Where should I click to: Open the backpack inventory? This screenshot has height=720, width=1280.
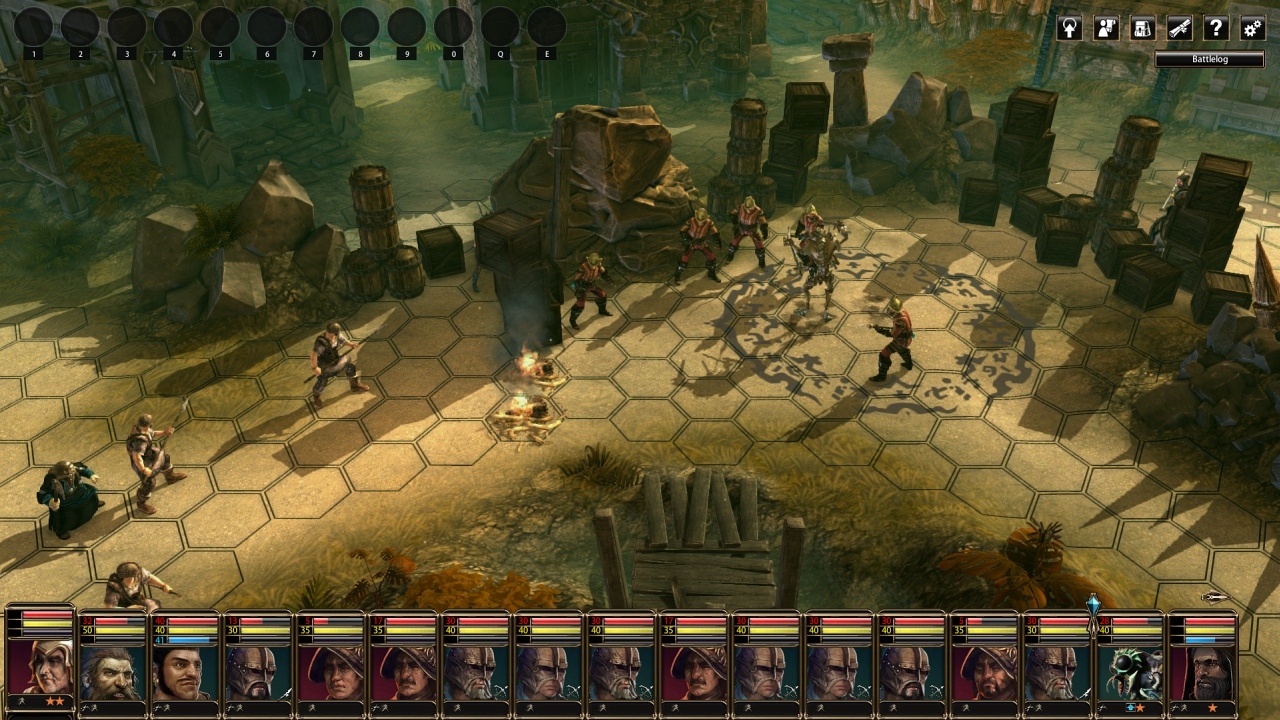[x=1143, y=28]
